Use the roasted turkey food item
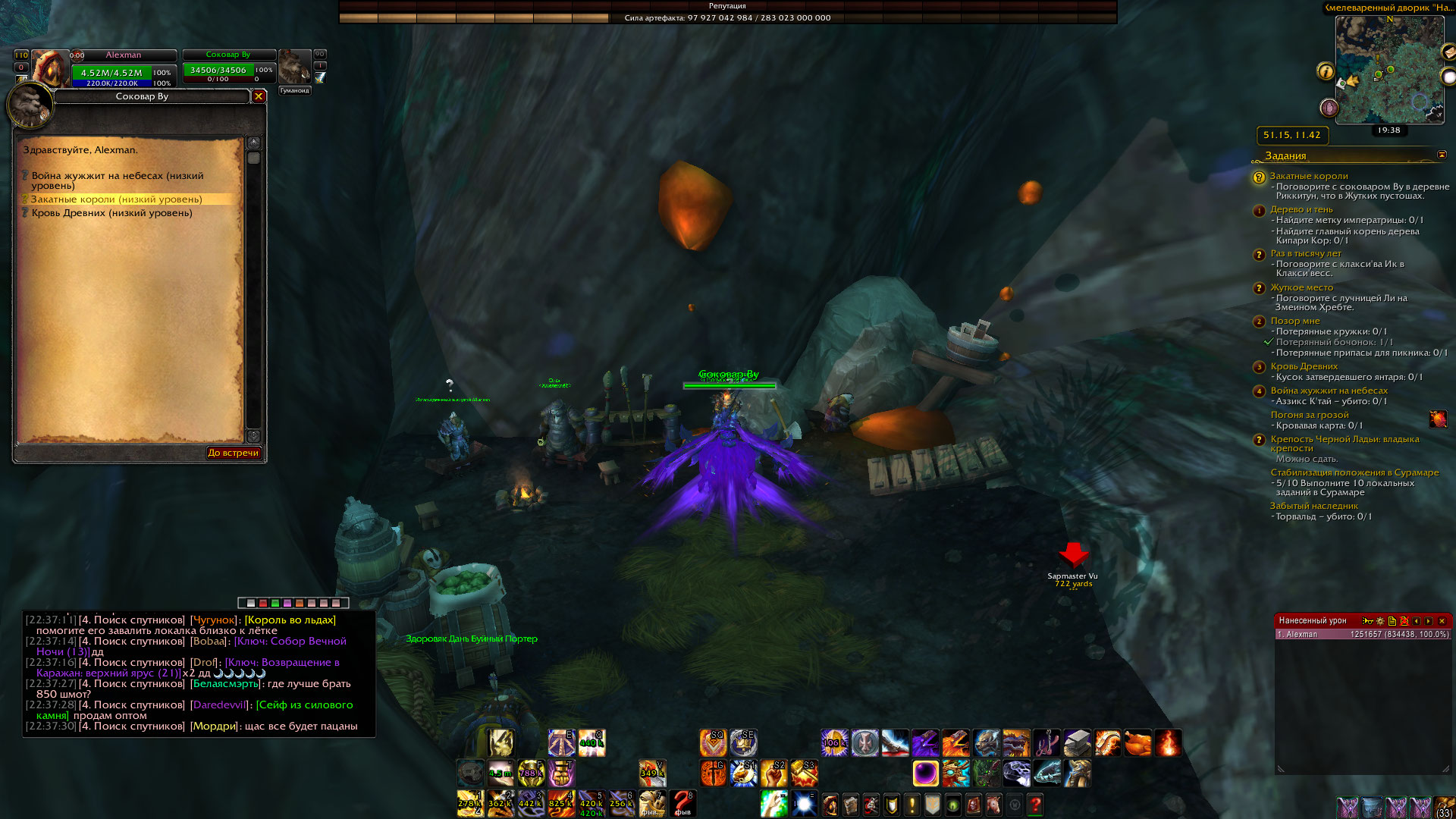The height and width of the screenshot is (819, 1456). pyautogui.click(x=1137, y=743)
